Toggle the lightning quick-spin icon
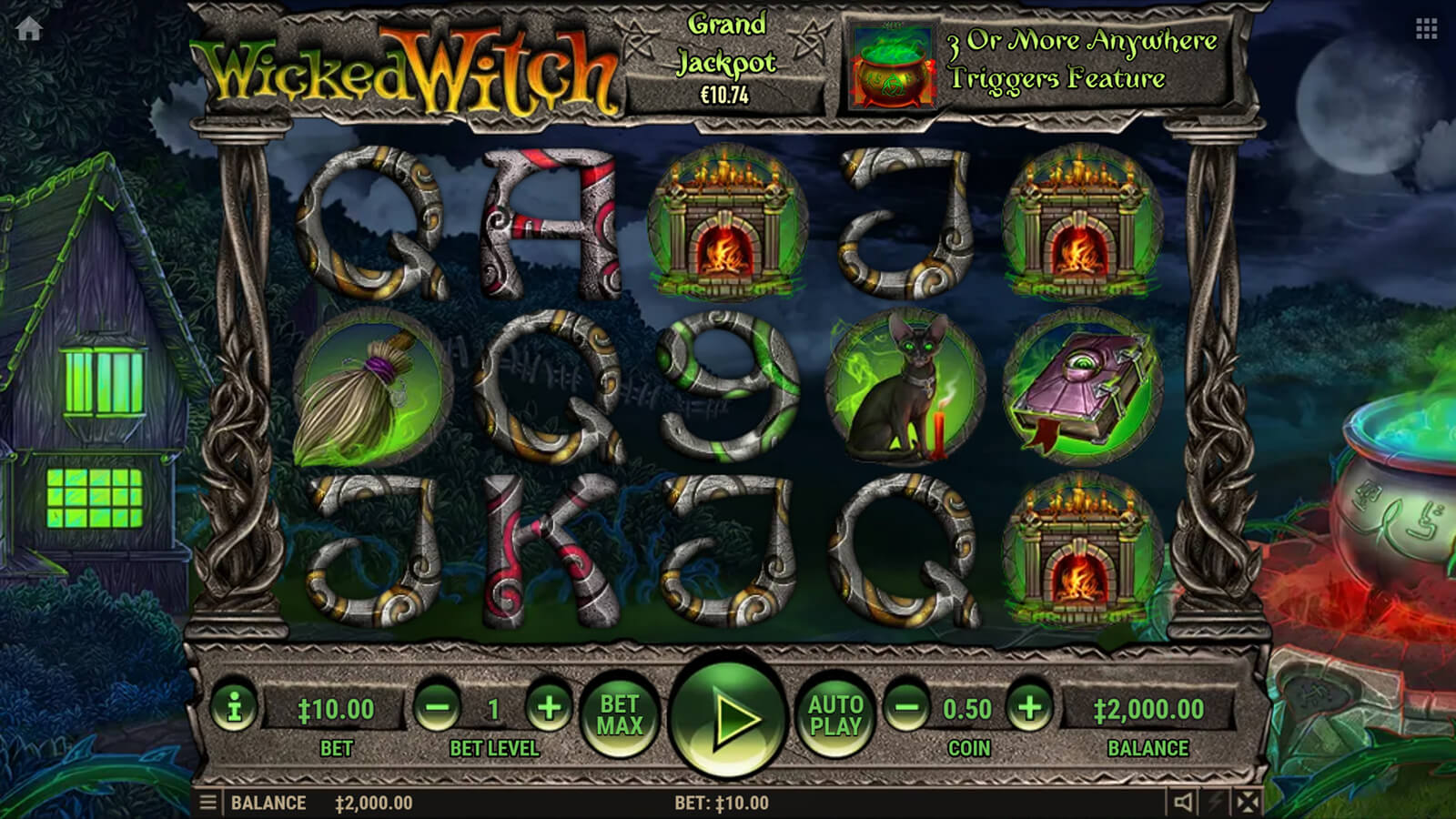Image resolution: width=1456 pixels, height=819 pixels. tap(1215, 803)
